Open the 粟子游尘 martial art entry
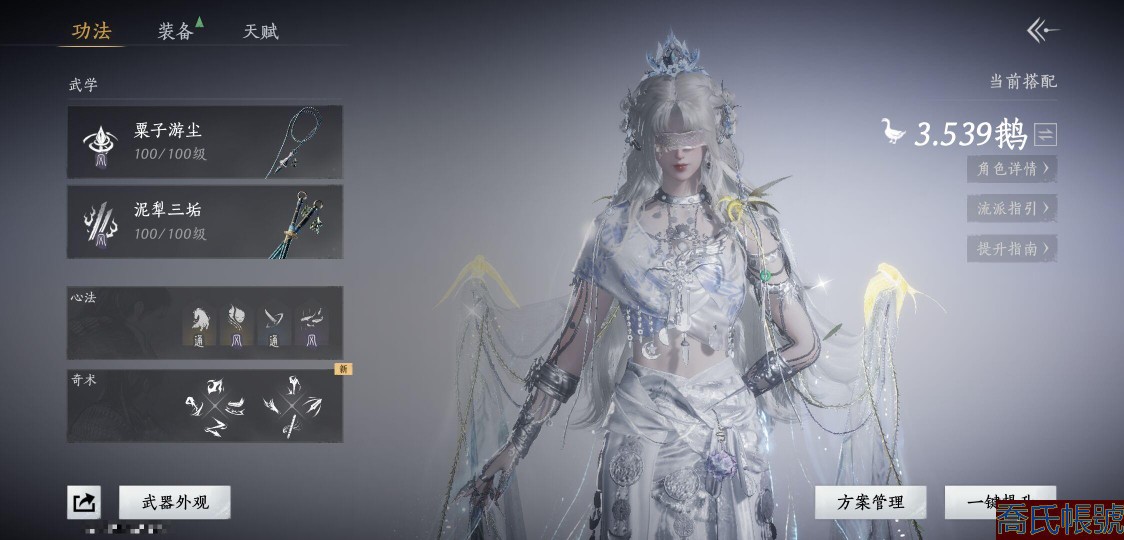The height and width of the screenshot is (540, 1124). click(x=205, y=142)
